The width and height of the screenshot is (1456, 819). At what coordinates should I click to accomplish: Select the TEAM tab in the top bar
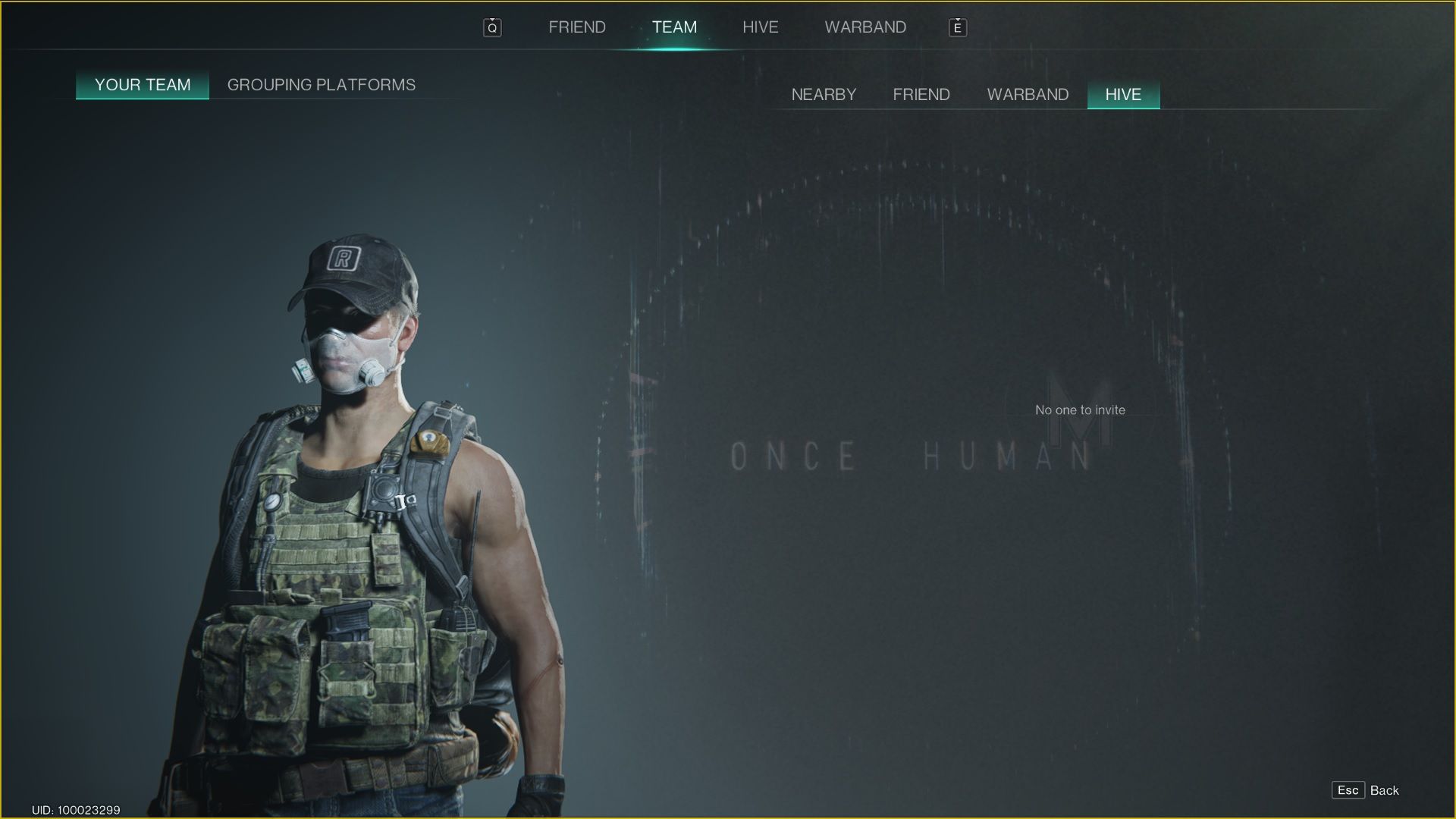tap(674, 27)
